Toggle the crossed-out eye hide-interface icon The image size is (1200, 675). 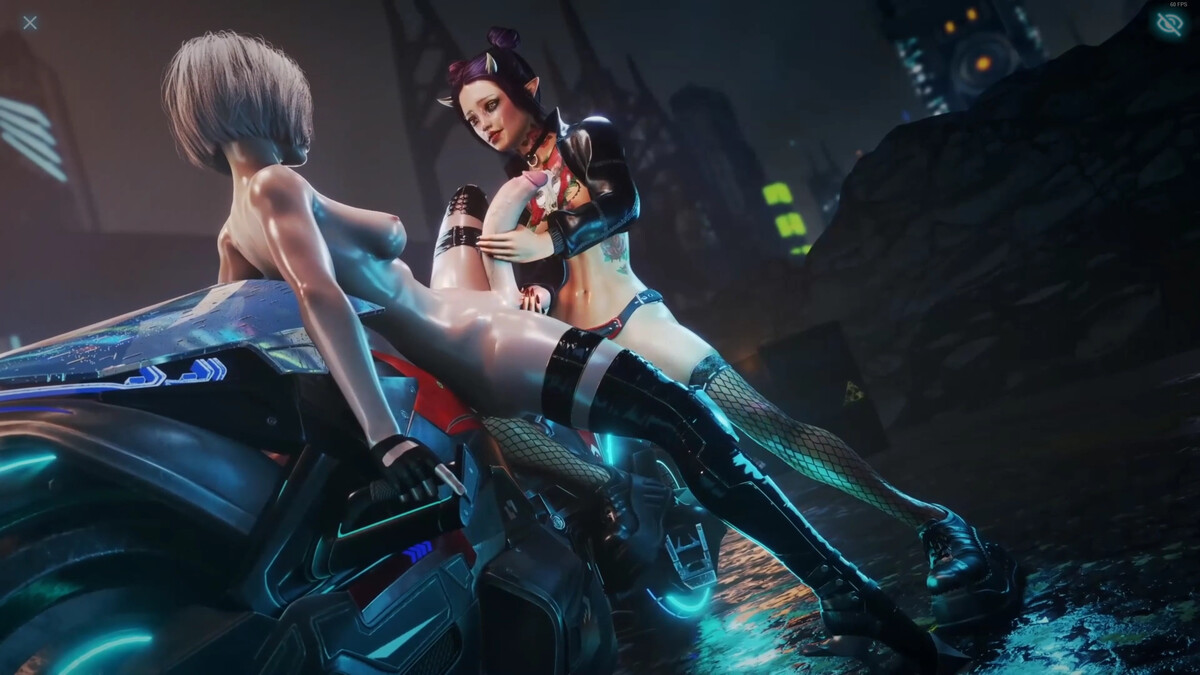point(1168,24)
